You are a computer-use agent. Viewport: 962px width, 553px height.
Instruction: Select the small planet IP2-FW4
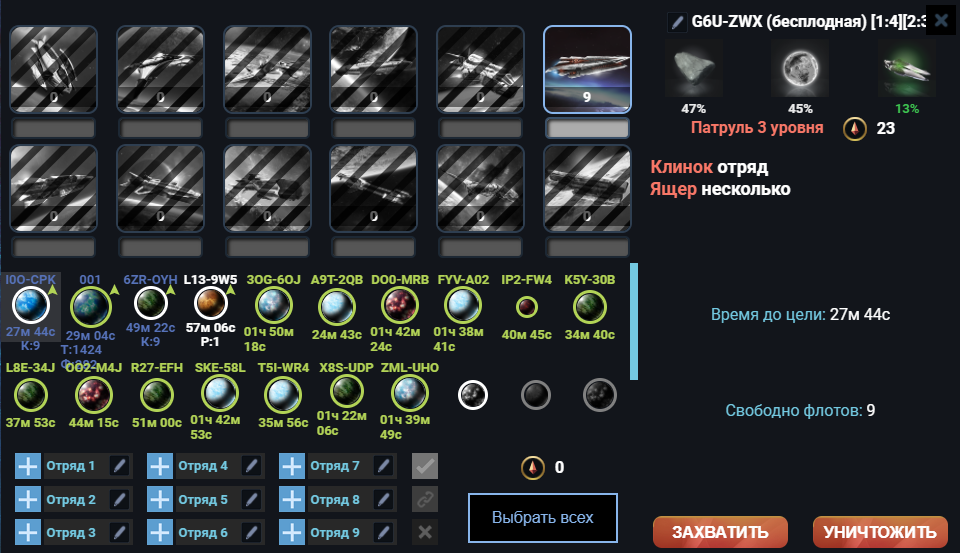tap(526, 306)
